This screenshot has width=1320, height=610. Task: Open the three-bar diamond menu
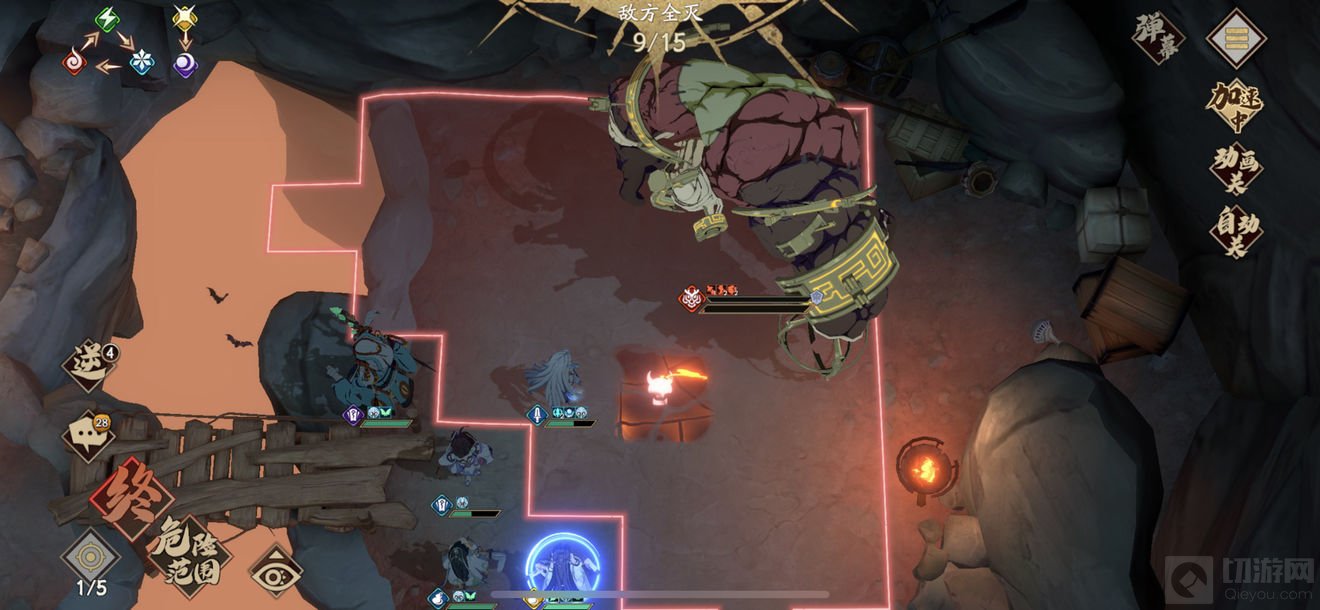point(1236,38)
